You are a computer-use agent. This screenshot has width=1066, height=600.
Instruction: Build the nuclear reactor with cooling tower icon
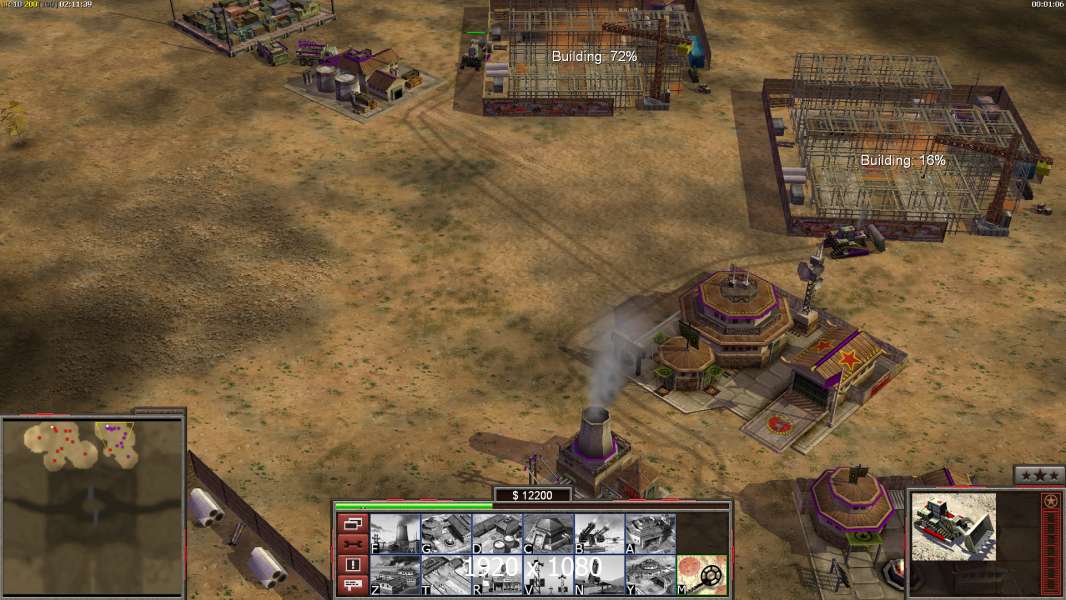pos(395,533)
